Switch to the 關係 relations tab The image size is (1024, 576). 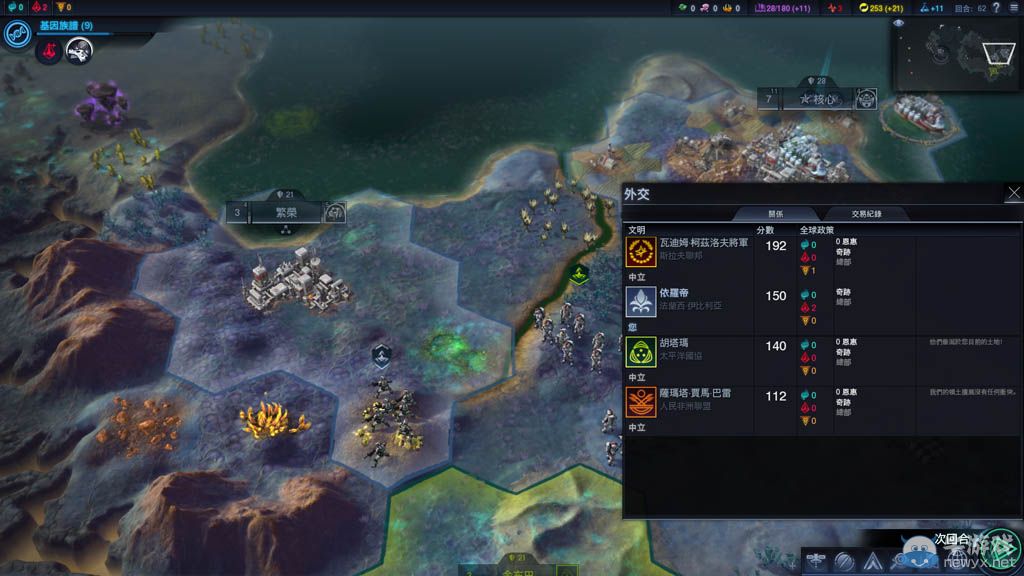click(x=775, y=213)
